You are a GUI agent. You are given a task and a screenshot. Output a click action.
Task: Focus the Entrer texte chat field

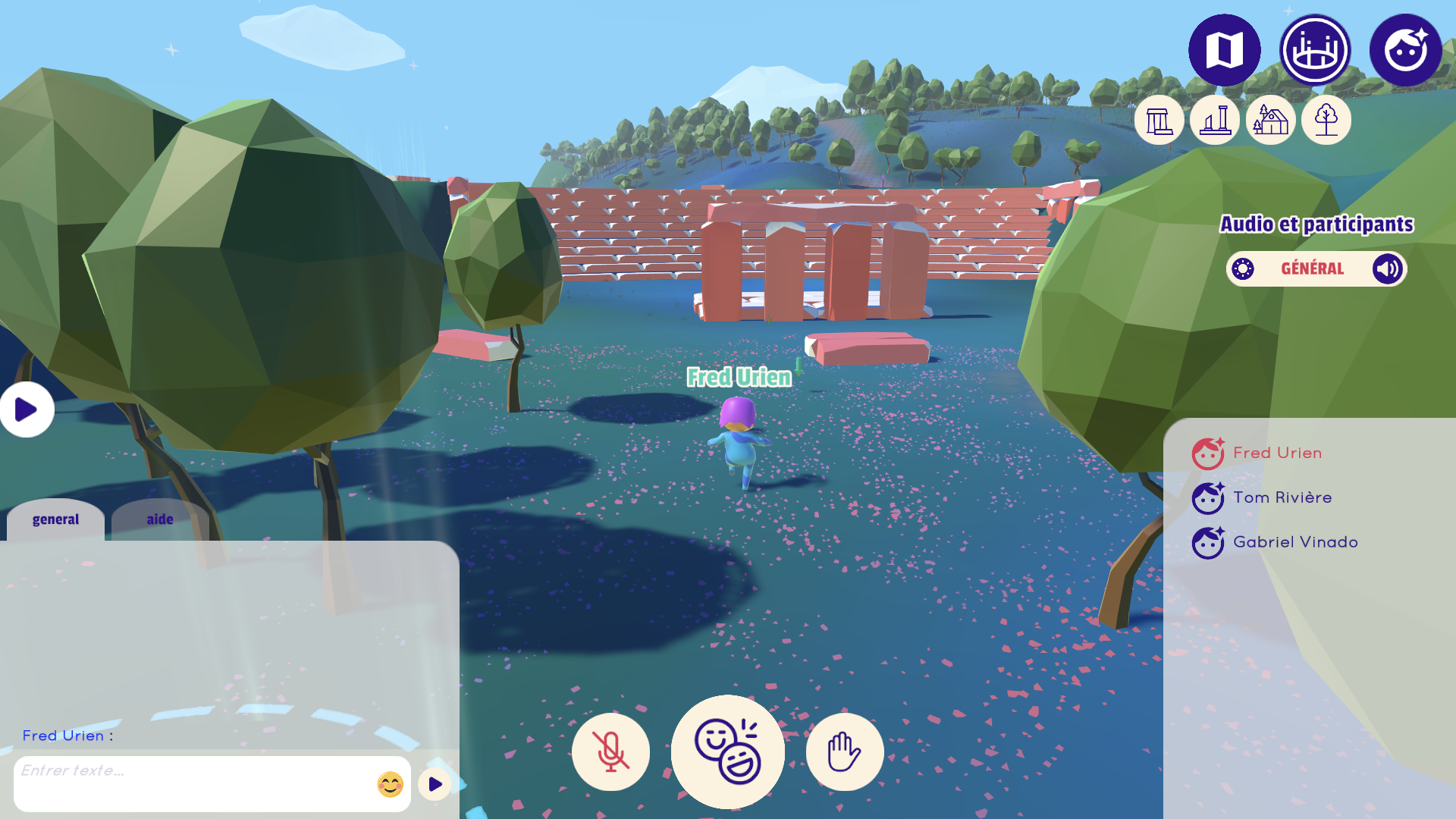[x=193, y=783]
